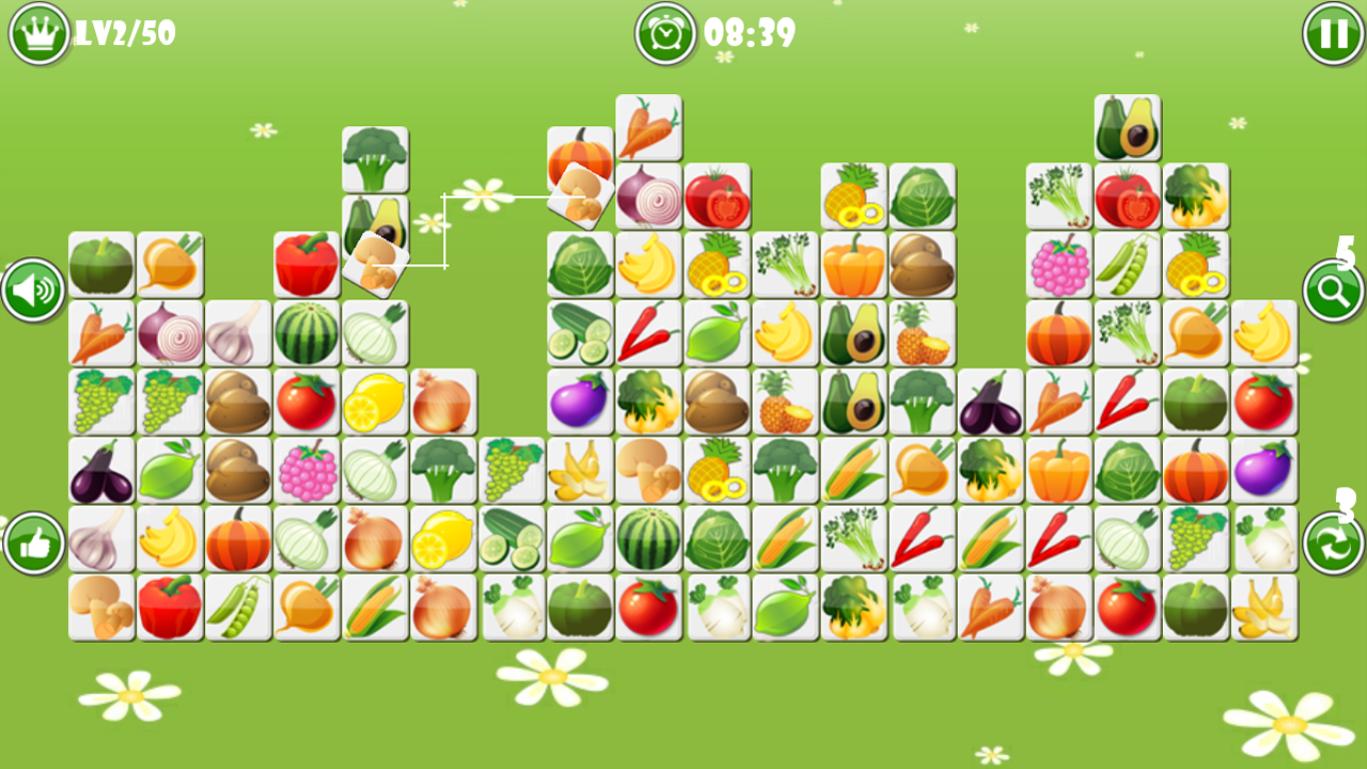Image resolution: width=1367 pixels, height=769 pixels.
Task: Open the crown level button
Action: pos(38,33)
